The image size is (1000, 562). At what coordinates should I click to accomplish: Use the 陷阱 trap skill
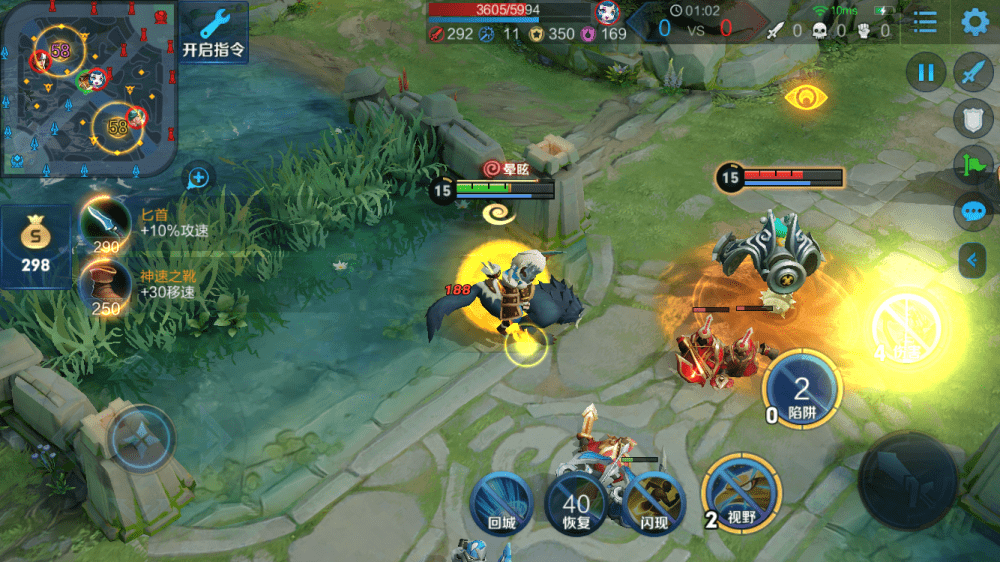pos(801,390)
